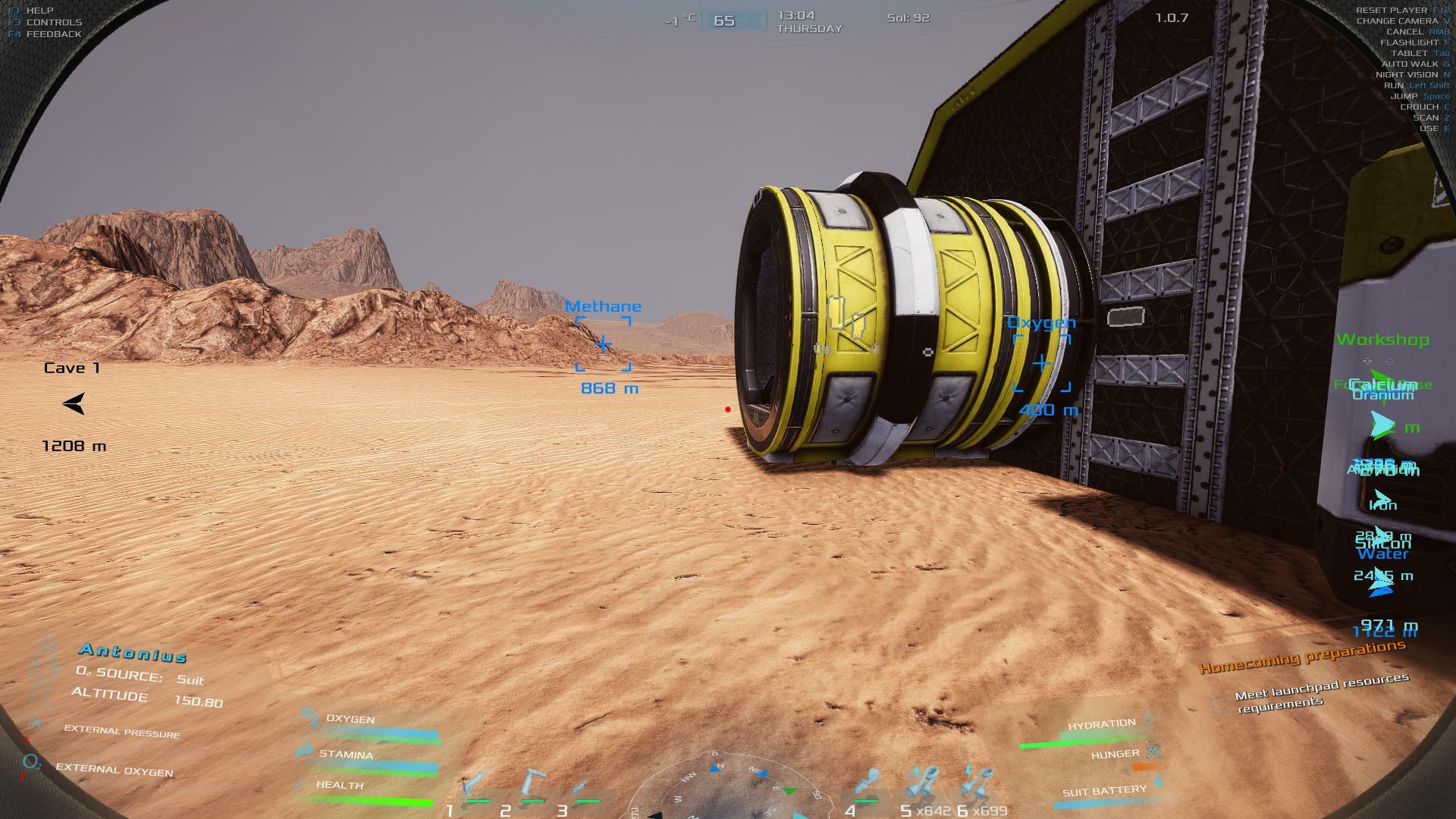
Task: Tick the launchpad resources requirements checkbox
Action: point(1220,705)
